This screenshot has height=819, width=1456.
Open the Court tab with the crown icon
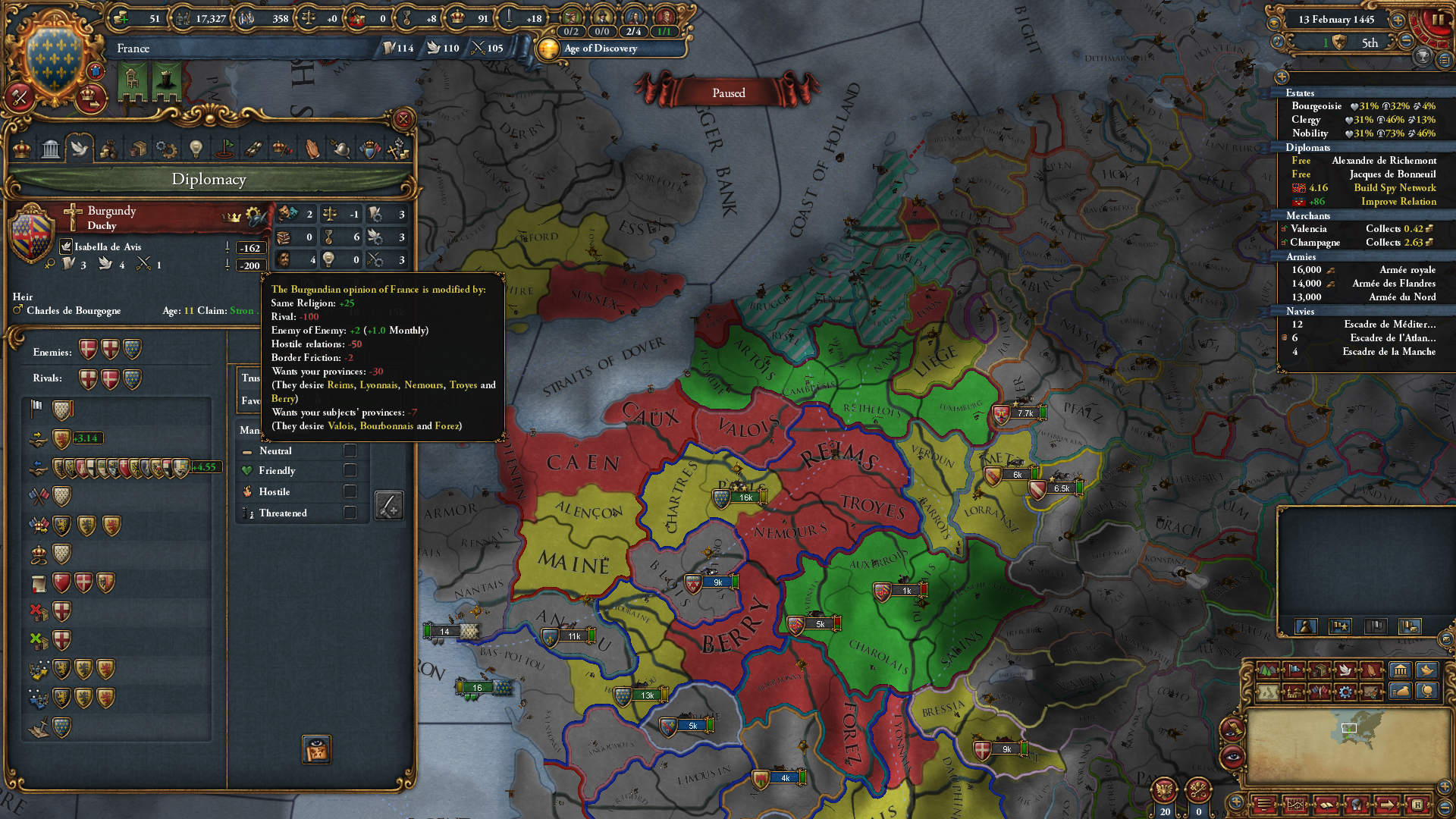pyautogui.click(x=20, y=148)
